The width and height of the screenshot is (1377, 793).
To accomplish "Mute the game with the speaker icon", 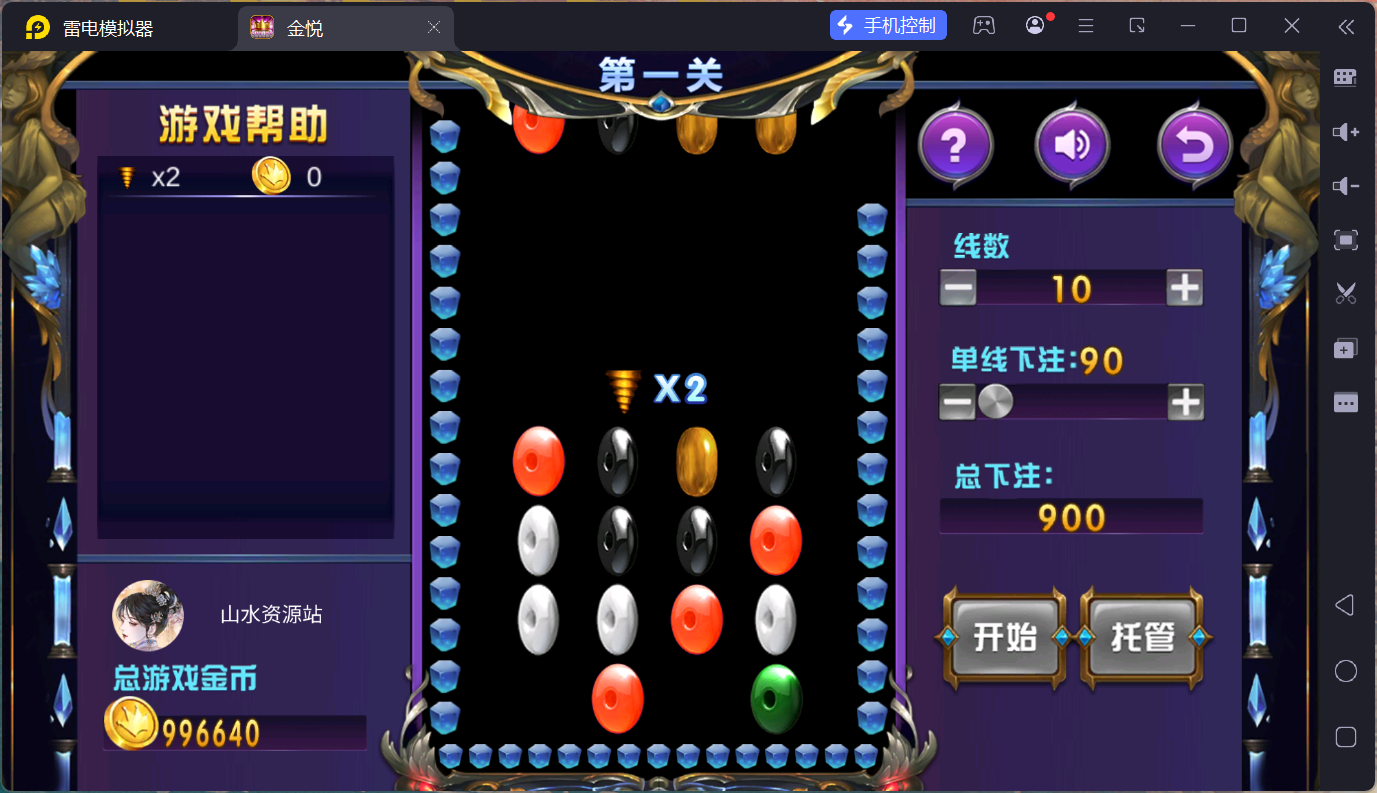I will click(1072, 144).
